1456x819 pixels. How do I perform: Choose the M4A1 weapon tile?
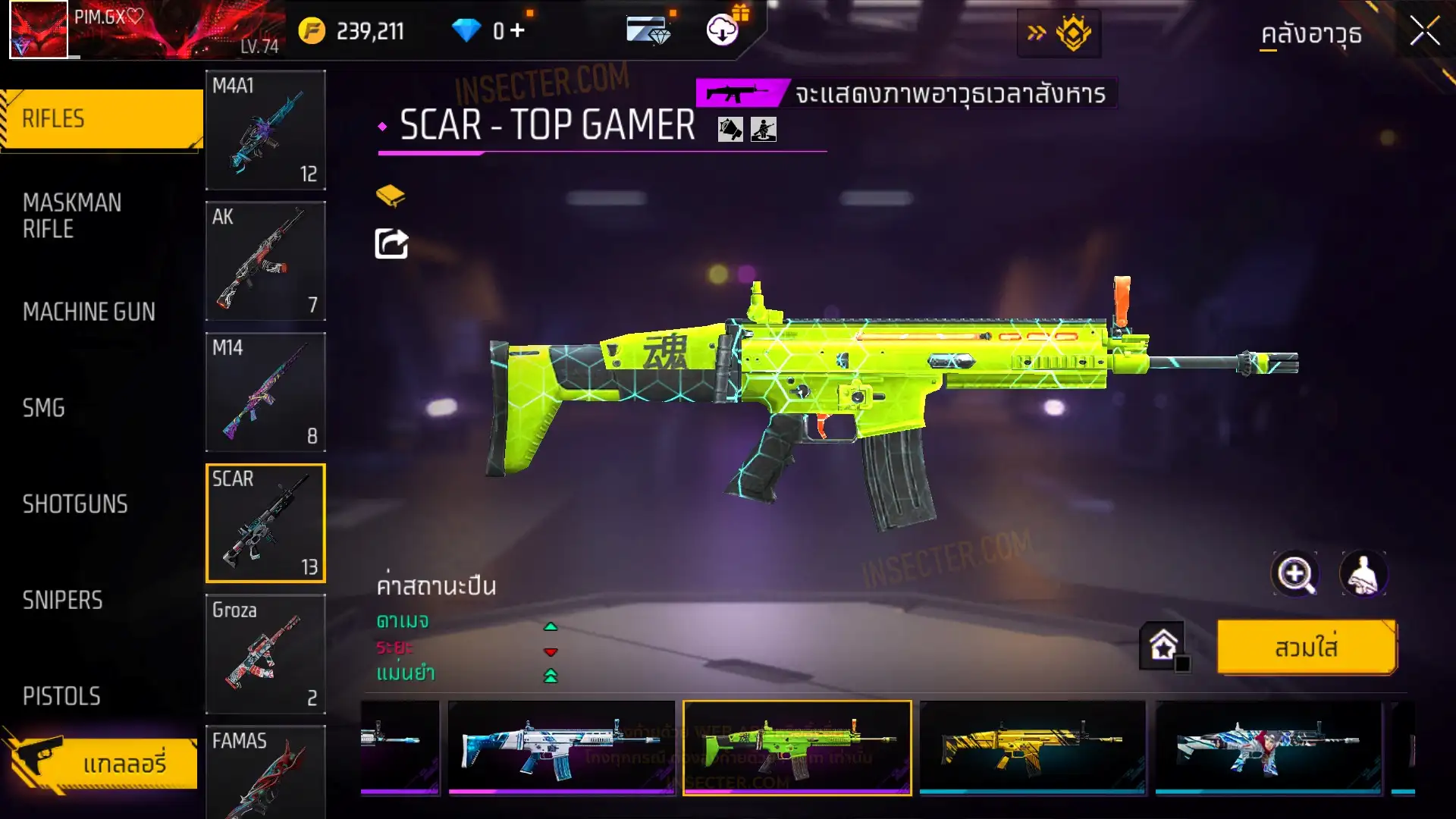265,130
